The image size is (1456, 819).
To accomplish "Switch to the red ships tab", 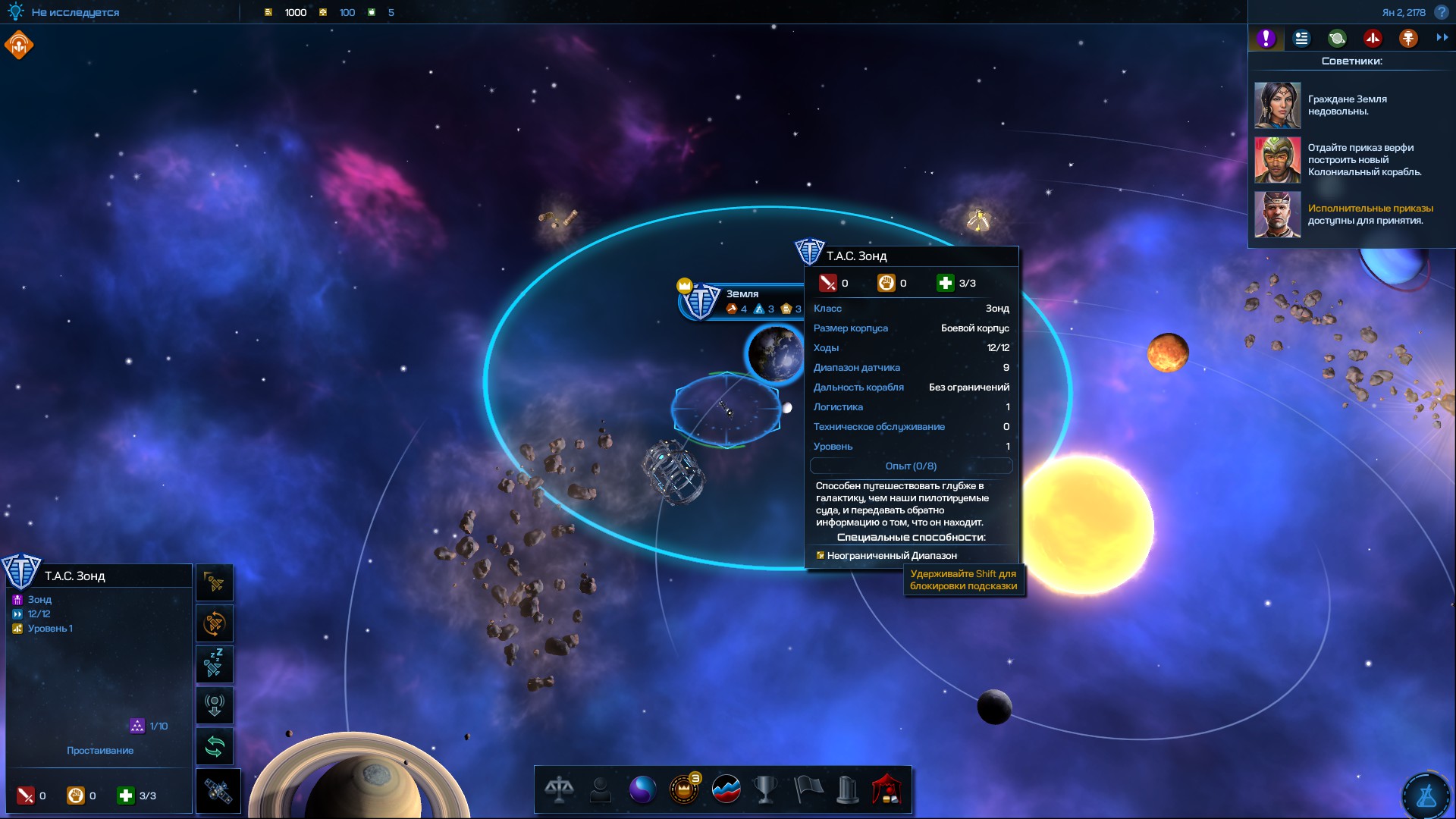I will coord(1373,38).
